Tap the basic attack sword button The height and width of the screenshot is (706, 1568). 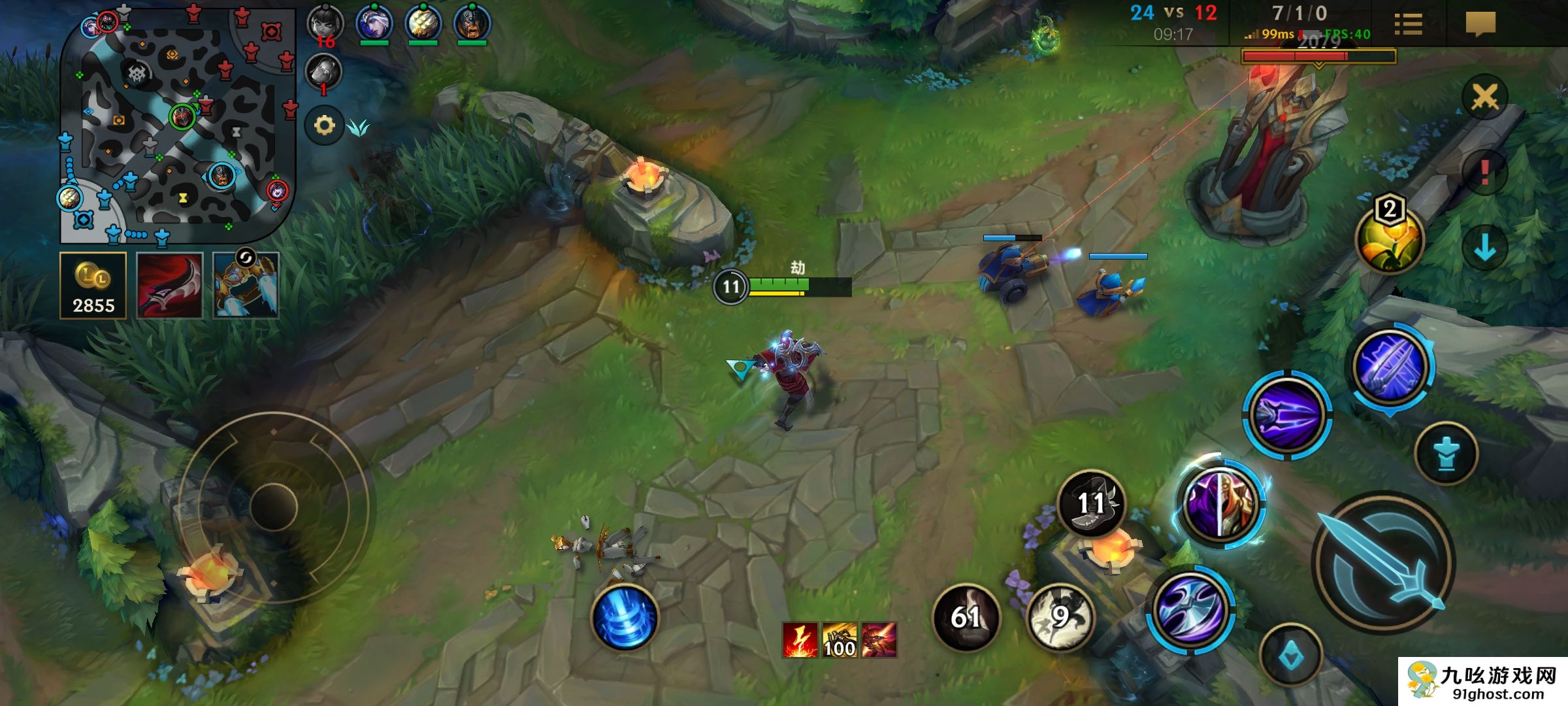pyautogui.click(x=1384, y=563)
